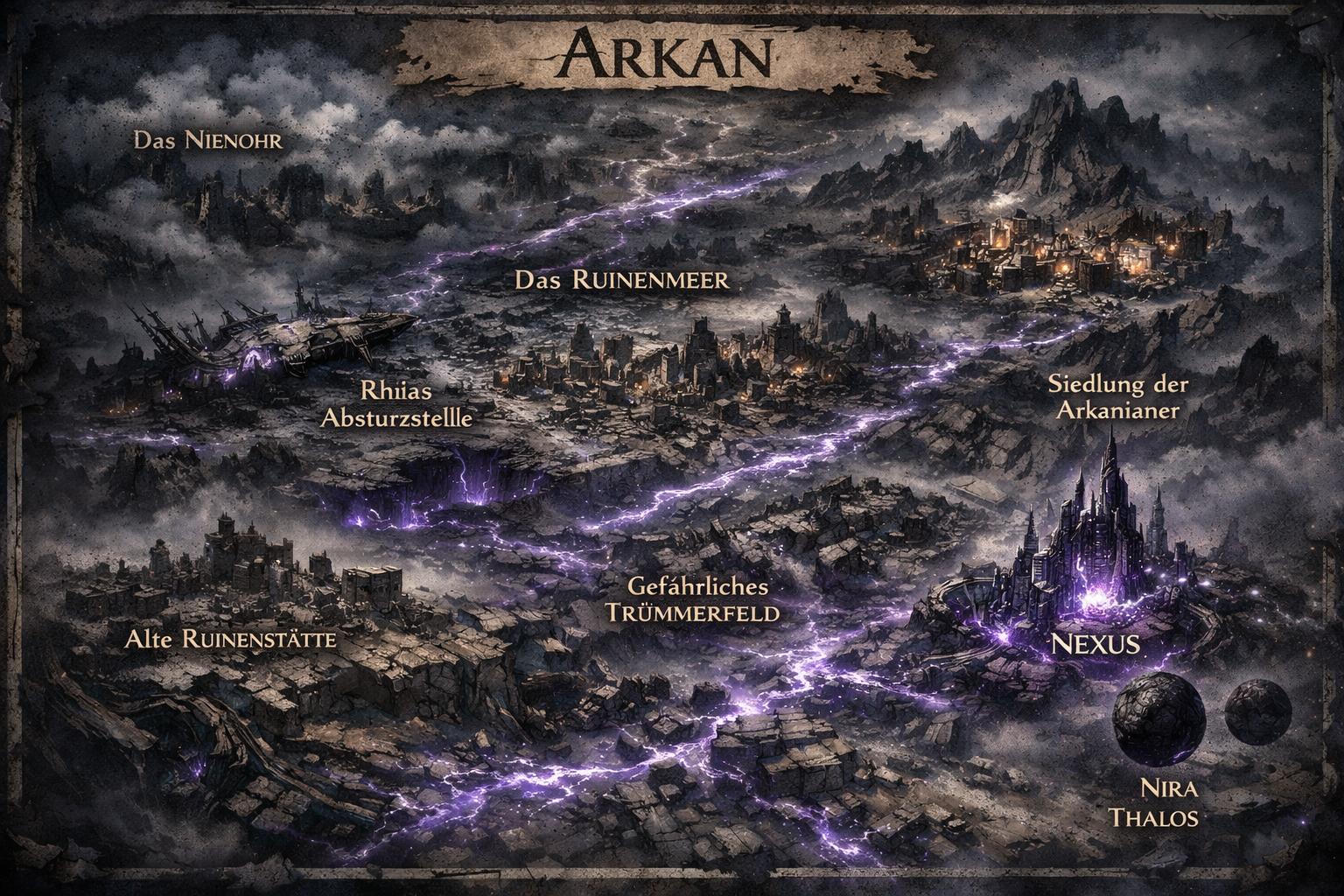1344x896 pixels.
Task: Choose the Alte Ruinenstätte location label
Action: (x=231, y=640)
